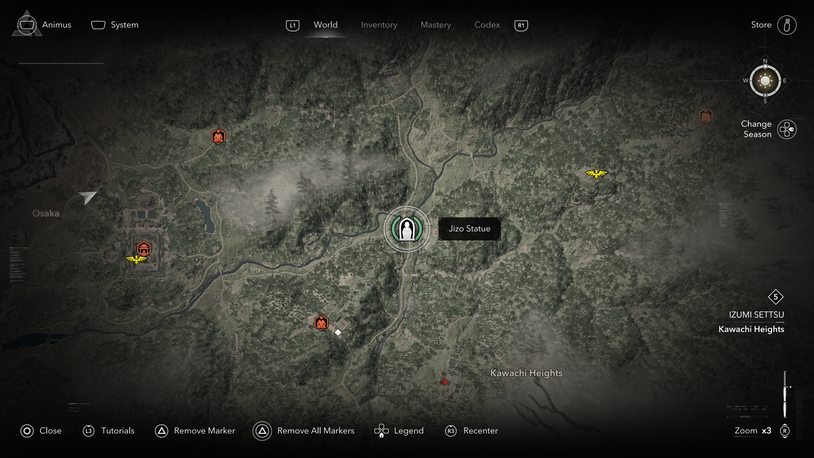Select the Kawachi Heights region label
814x458 pixels.
tap(526, 373)
